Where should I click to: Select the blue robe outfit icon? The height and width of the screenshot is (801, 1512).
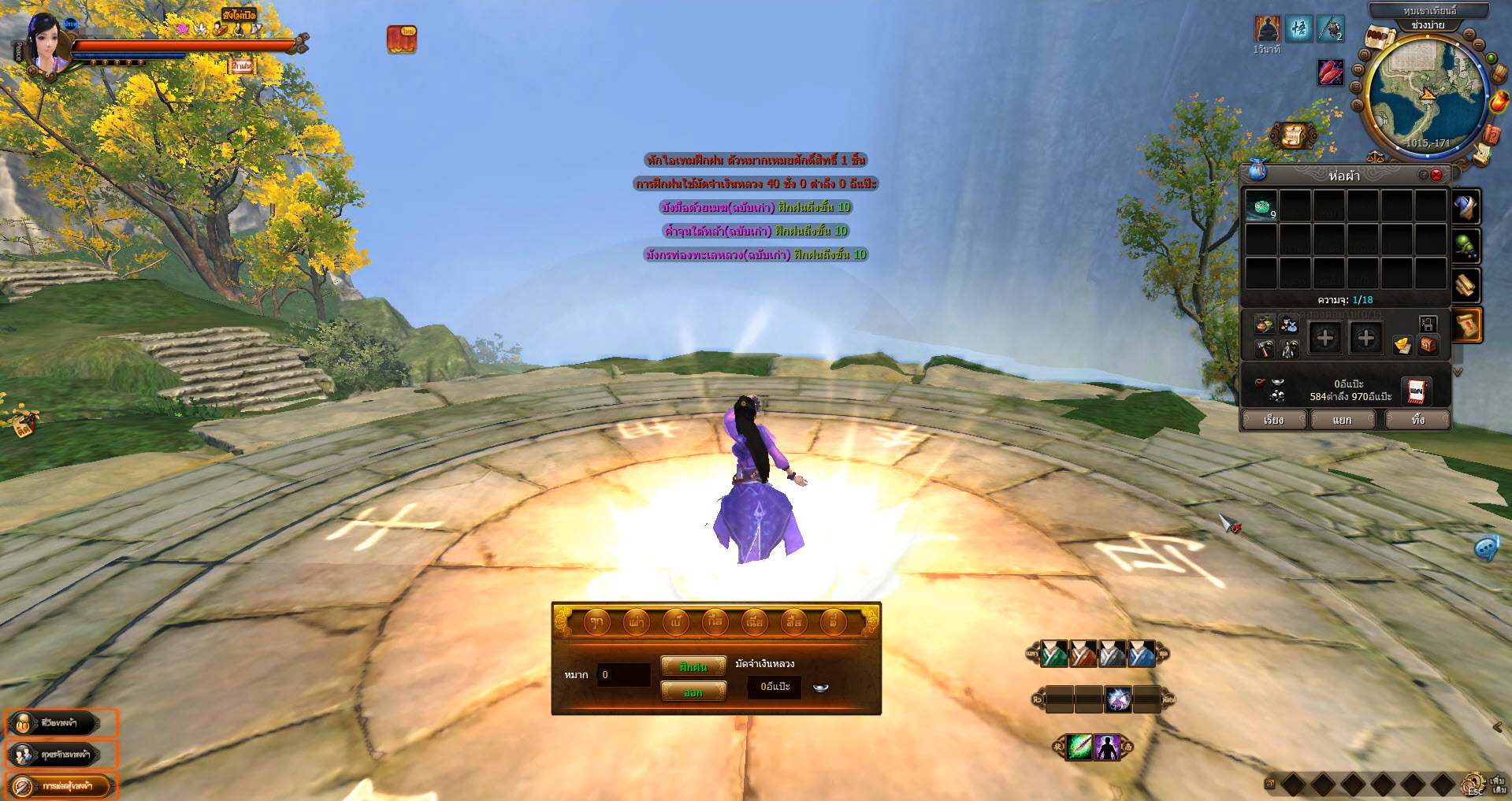click(x=1141, y=654)
